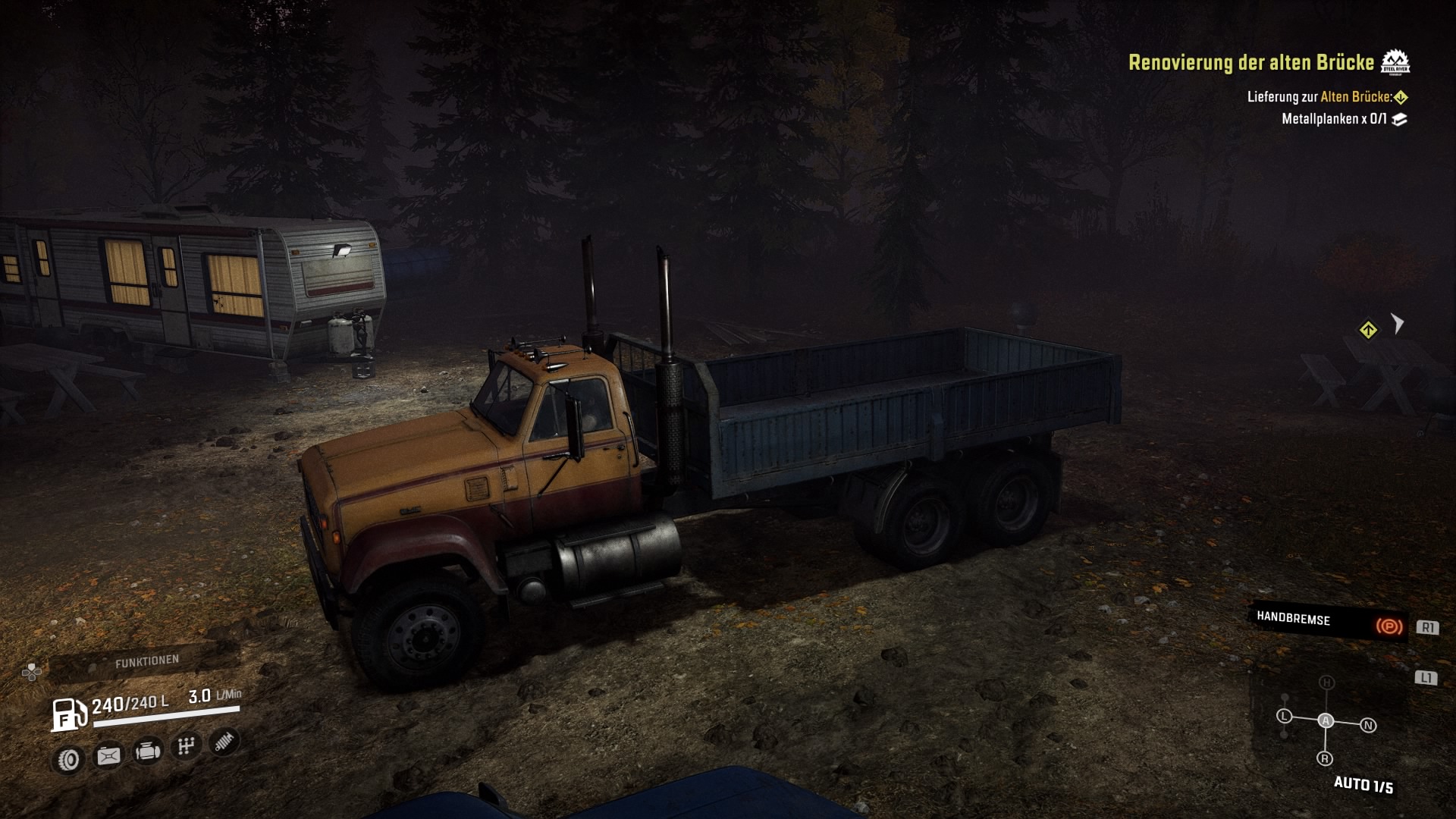Shift to Low gear L
The height and width of the screenshot is (819, 1456).
(1284, 716)
